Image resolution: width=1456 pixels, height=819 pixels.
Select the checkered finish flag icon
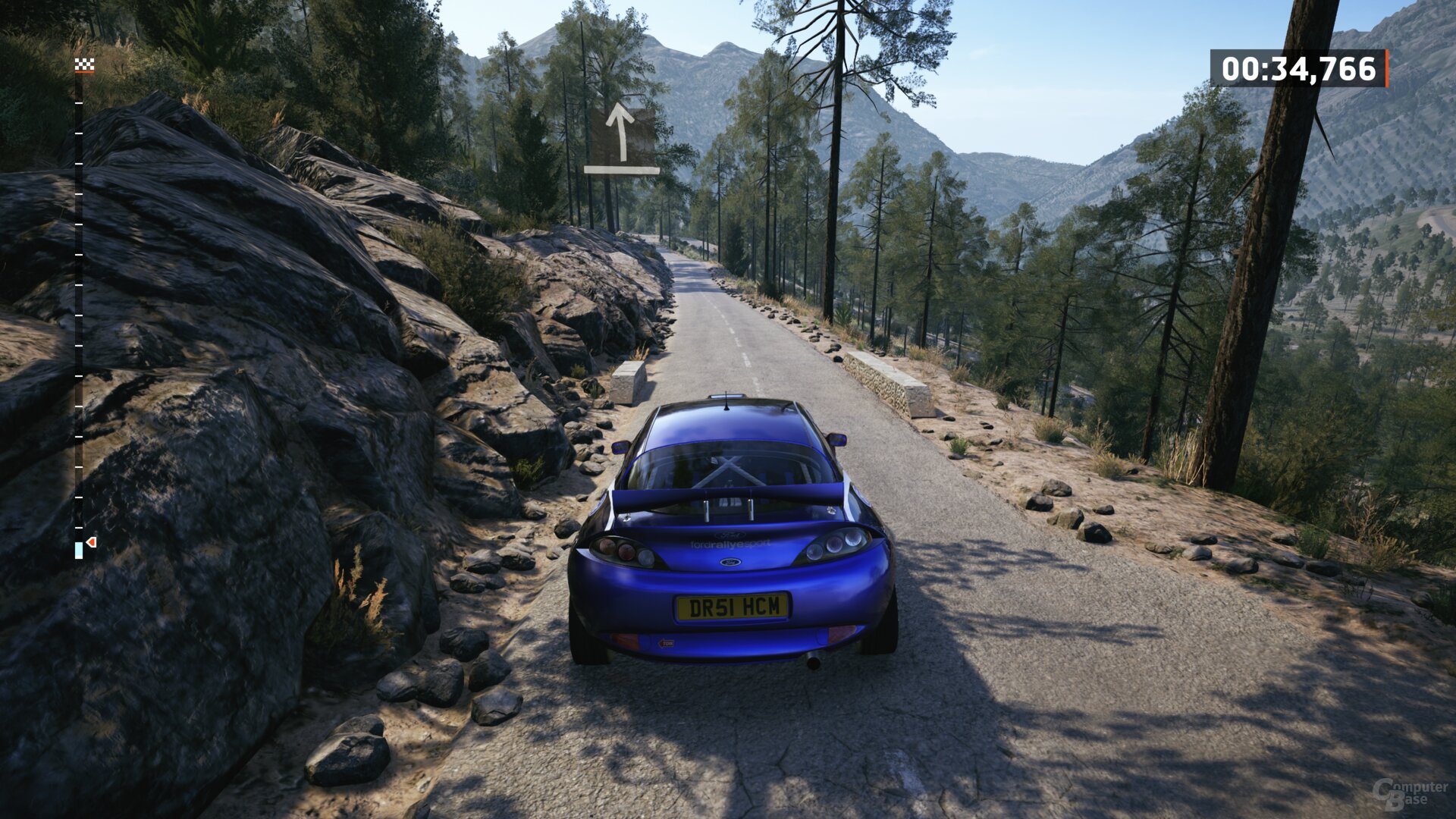[84, 65]
